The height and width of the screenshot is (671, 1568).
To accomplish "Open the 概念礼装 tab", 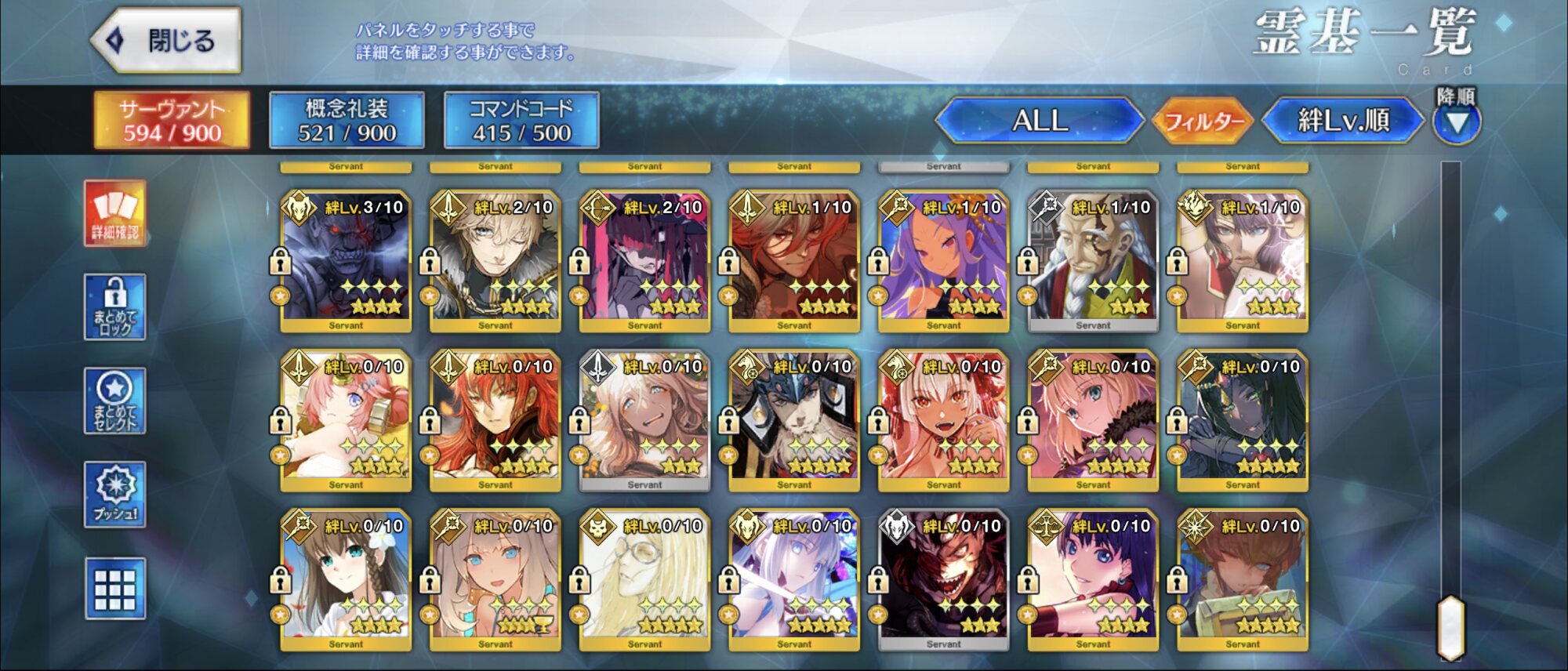I will click(347, 120).
